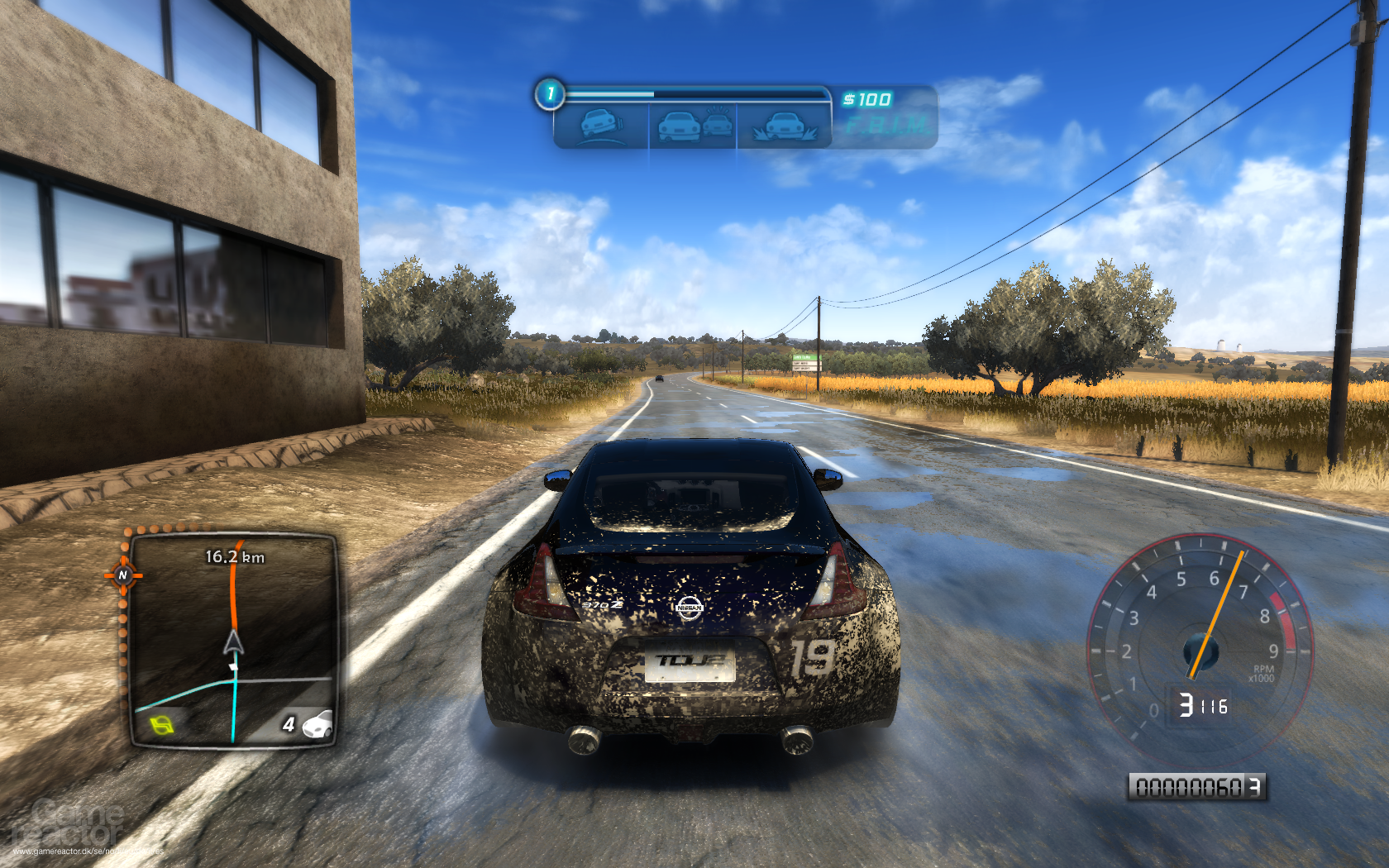Expand the gear number 4 indicator
The width and height of the screenshot is (1389, 868).
[x=290, y=723]
